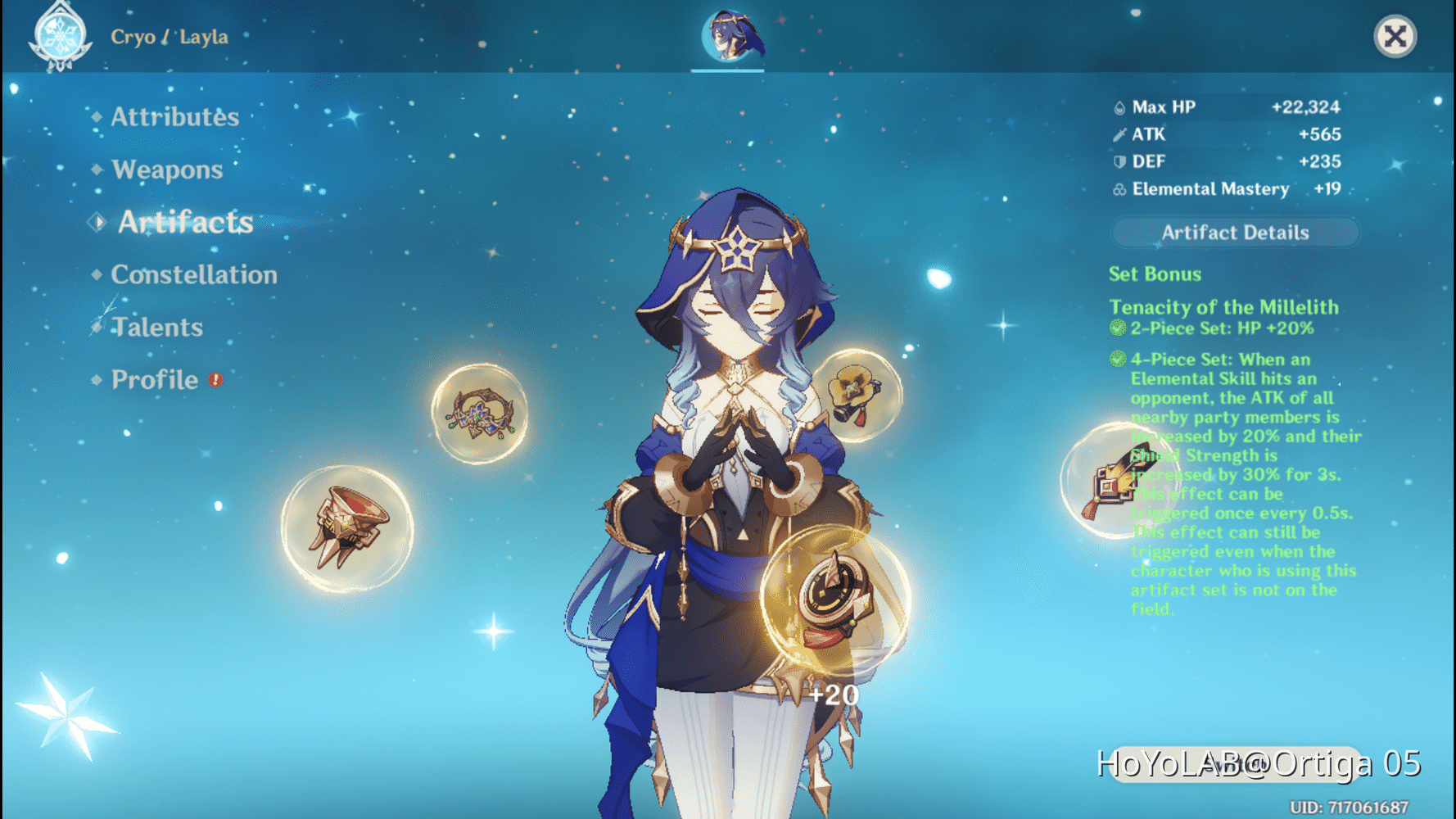Image resolution: width=1456 pixels, height=819 pixels.
Task: Click the Max HP droplet icon
Action: coord(1118,106)
